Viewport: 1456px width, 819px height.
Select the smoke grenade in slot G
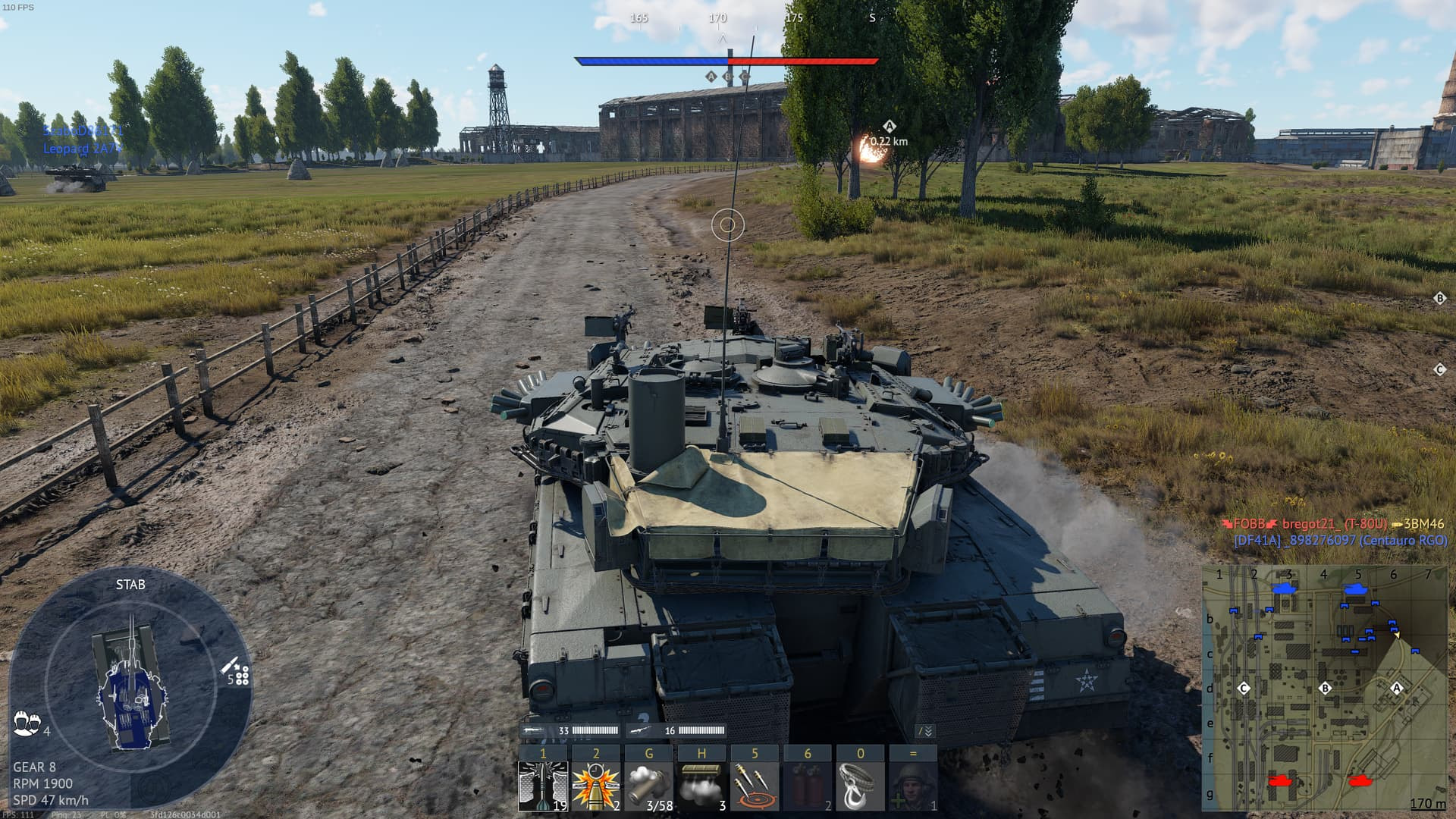click(649, 785)
